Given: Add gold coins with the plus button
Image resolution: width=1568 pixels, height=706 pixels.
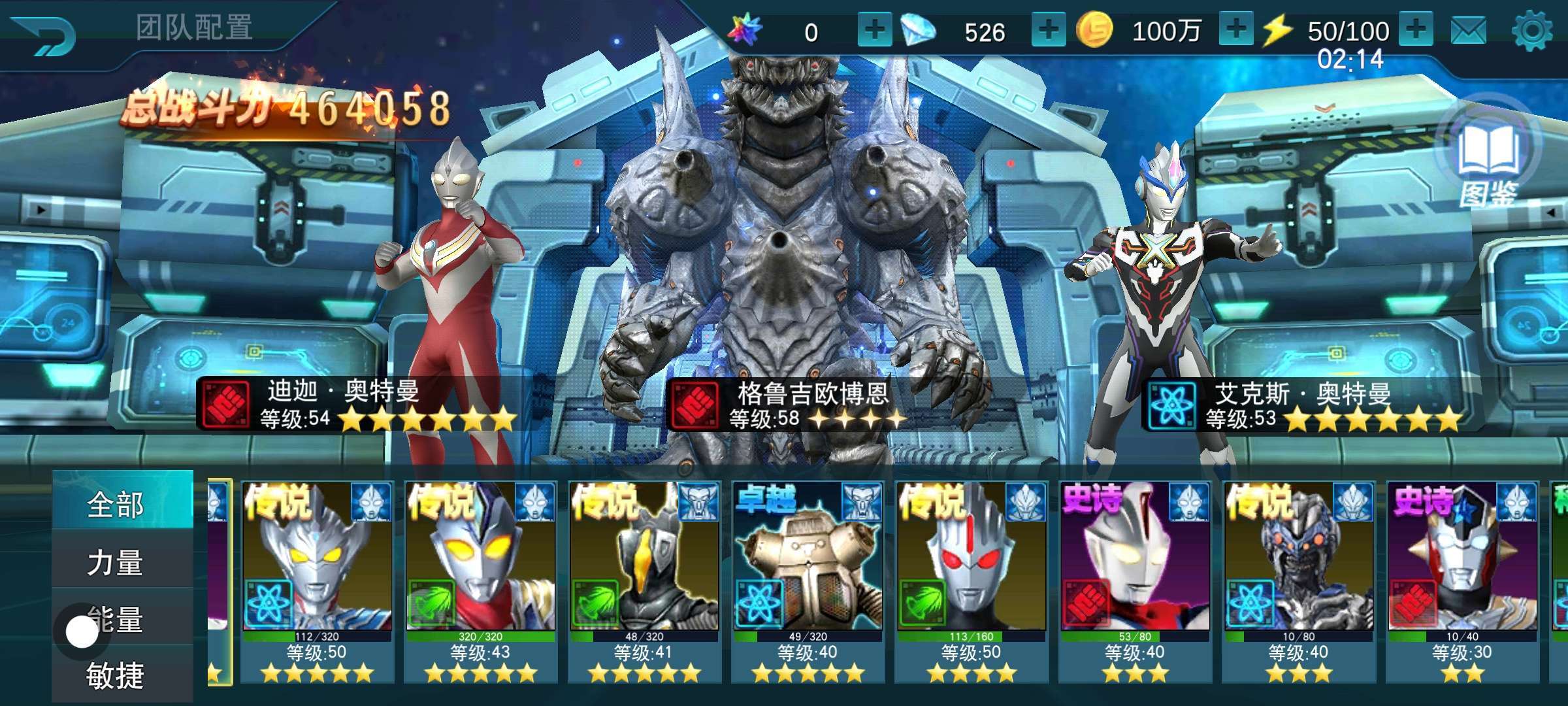Looking at the screenshot, I should (1235, 30).
